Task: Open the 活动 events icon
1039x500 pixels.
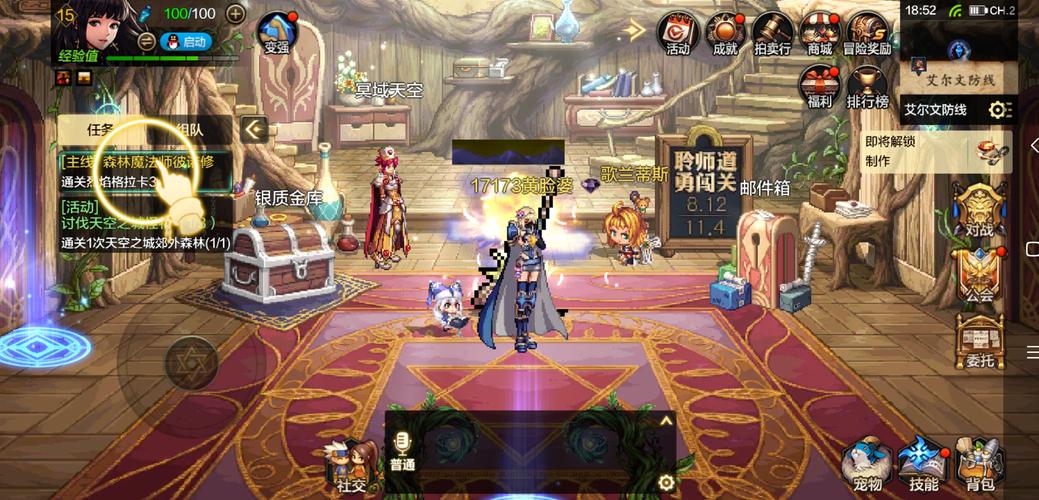Action: pos(678,32)
